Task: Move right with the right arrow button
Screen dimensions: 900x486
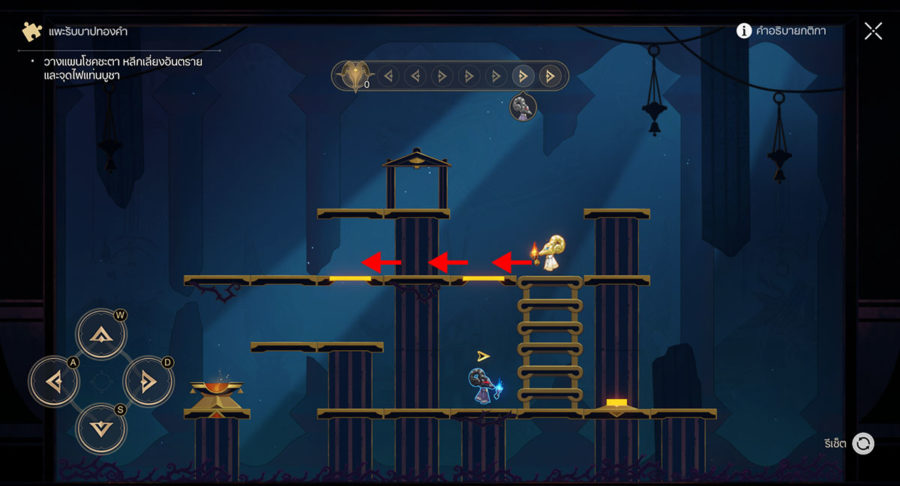Action: [149, 381]
